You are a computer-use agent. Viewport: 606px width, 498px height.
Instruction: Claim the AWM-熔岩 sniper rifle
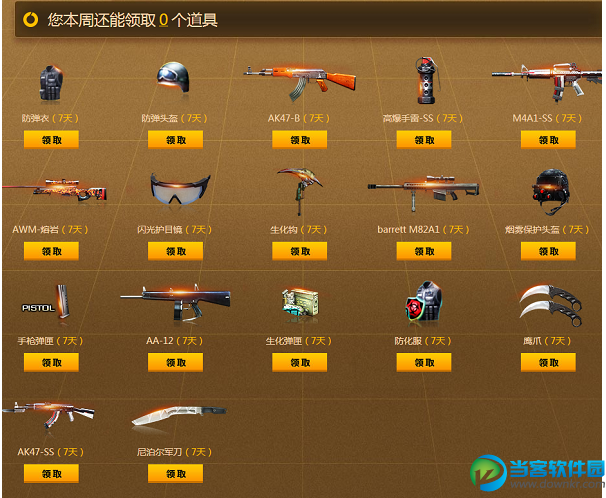coord(51,251)
